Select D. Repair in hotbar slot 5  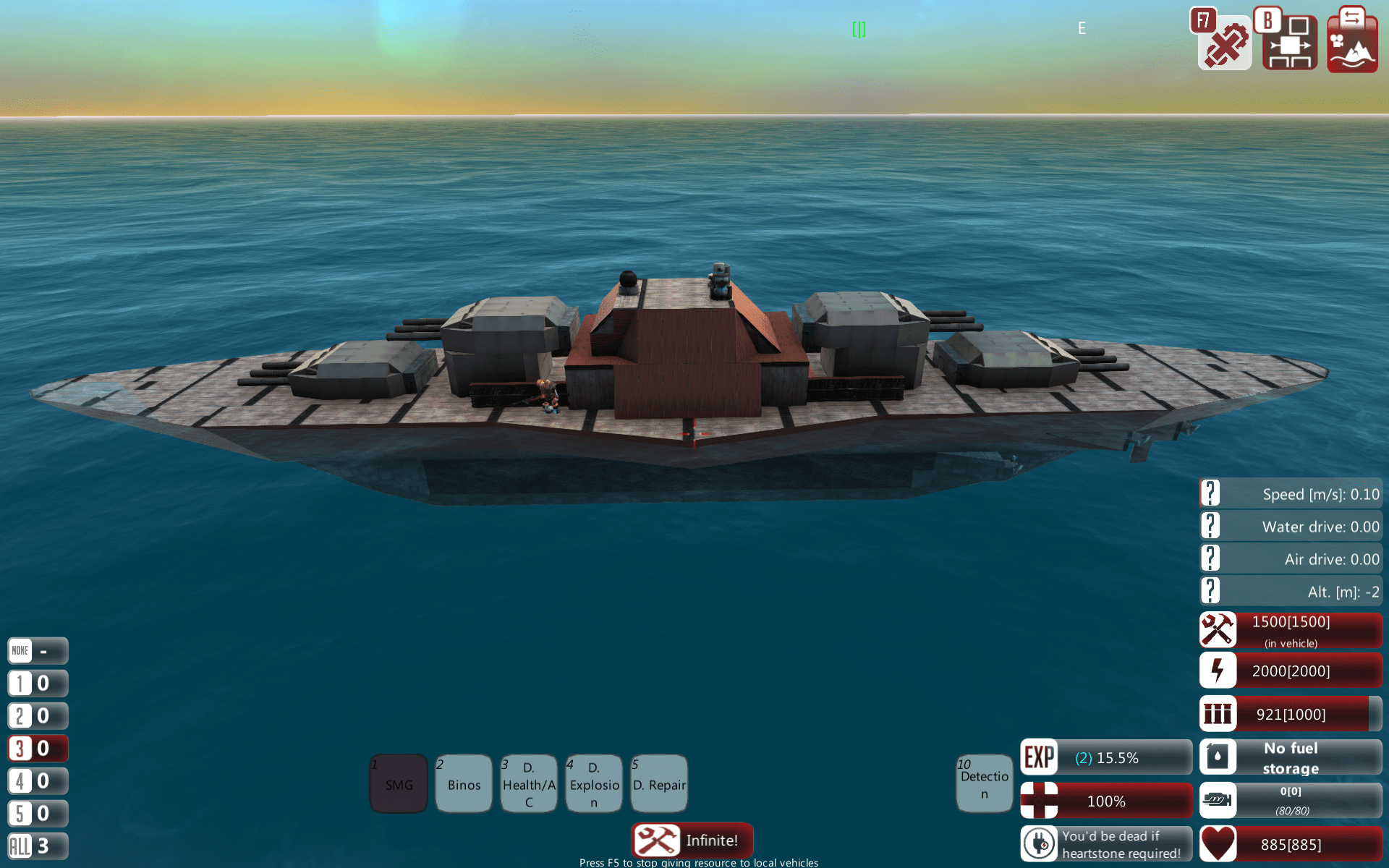point(659,783)
